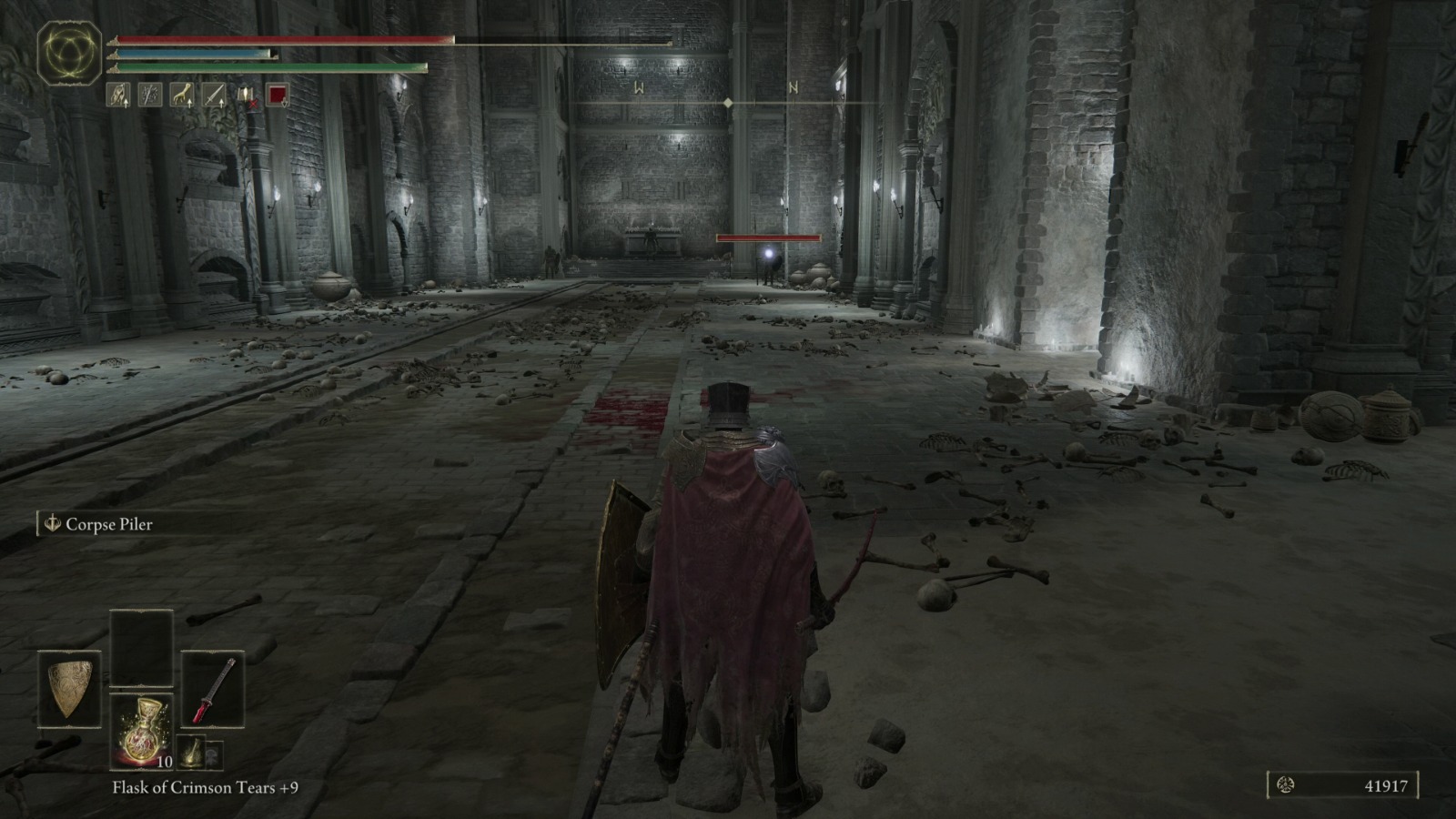1456x819 pixels.
Task: Click the red square debuff icon with down arrow
Action: 278,96
